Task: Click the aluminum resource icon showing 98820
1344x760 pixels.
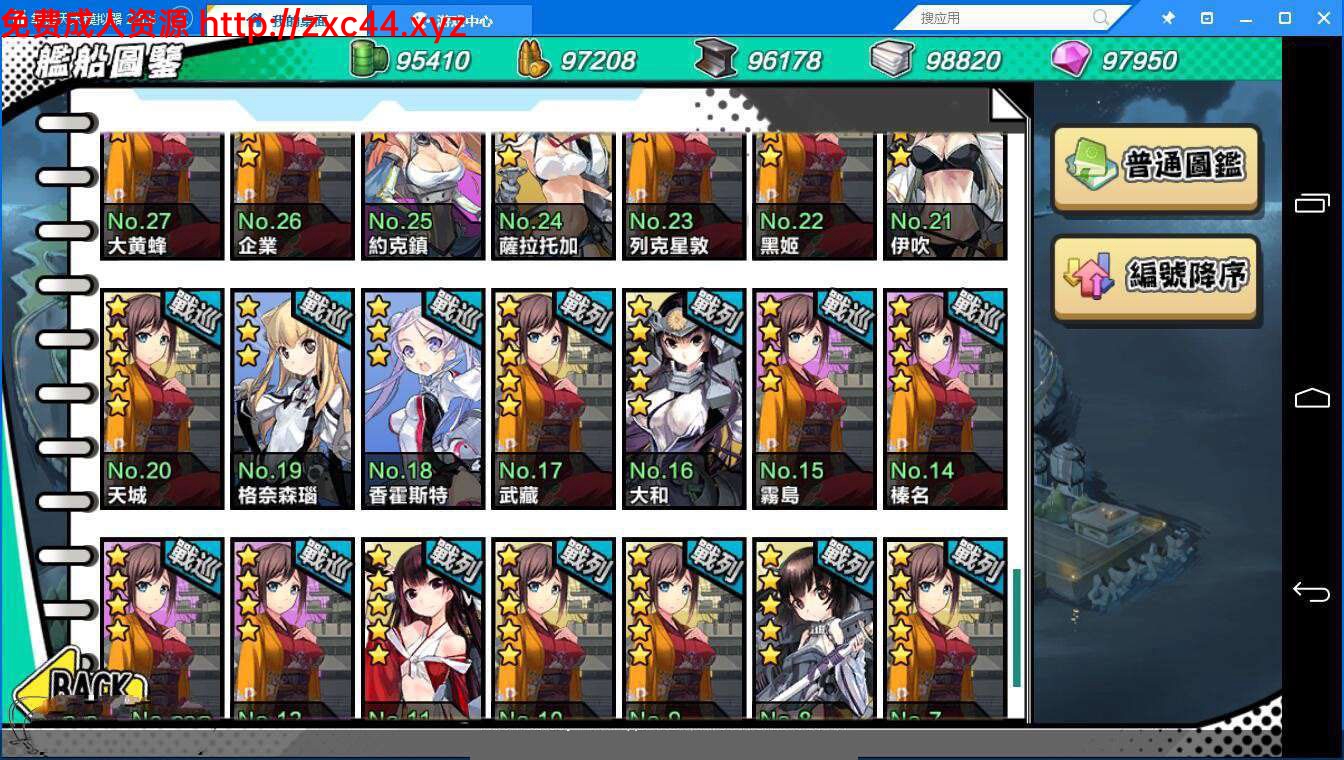Action: [x=888, y=59]
